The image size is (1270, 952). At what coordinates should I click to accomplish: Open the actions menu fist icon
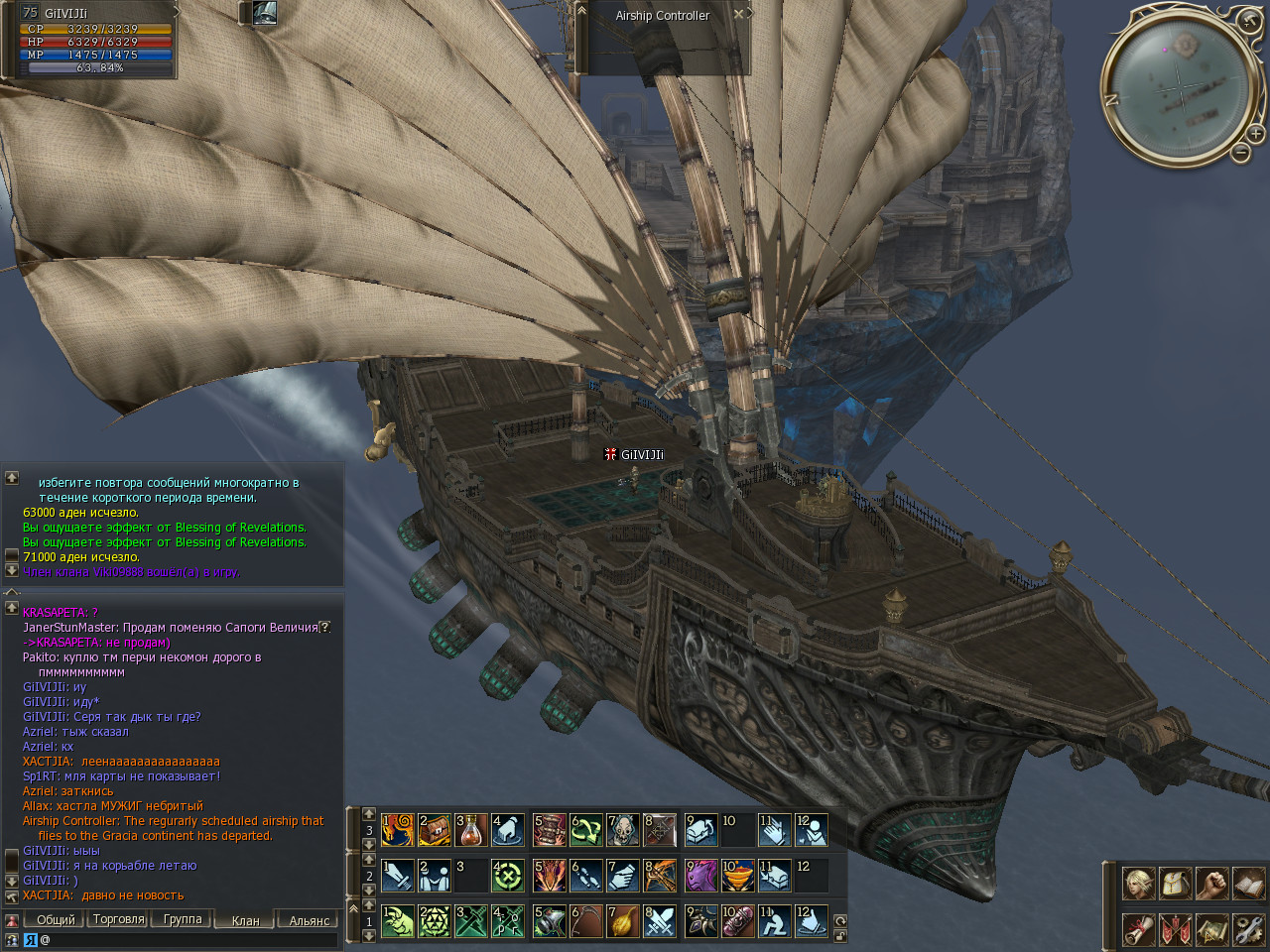pos(1211,883)
